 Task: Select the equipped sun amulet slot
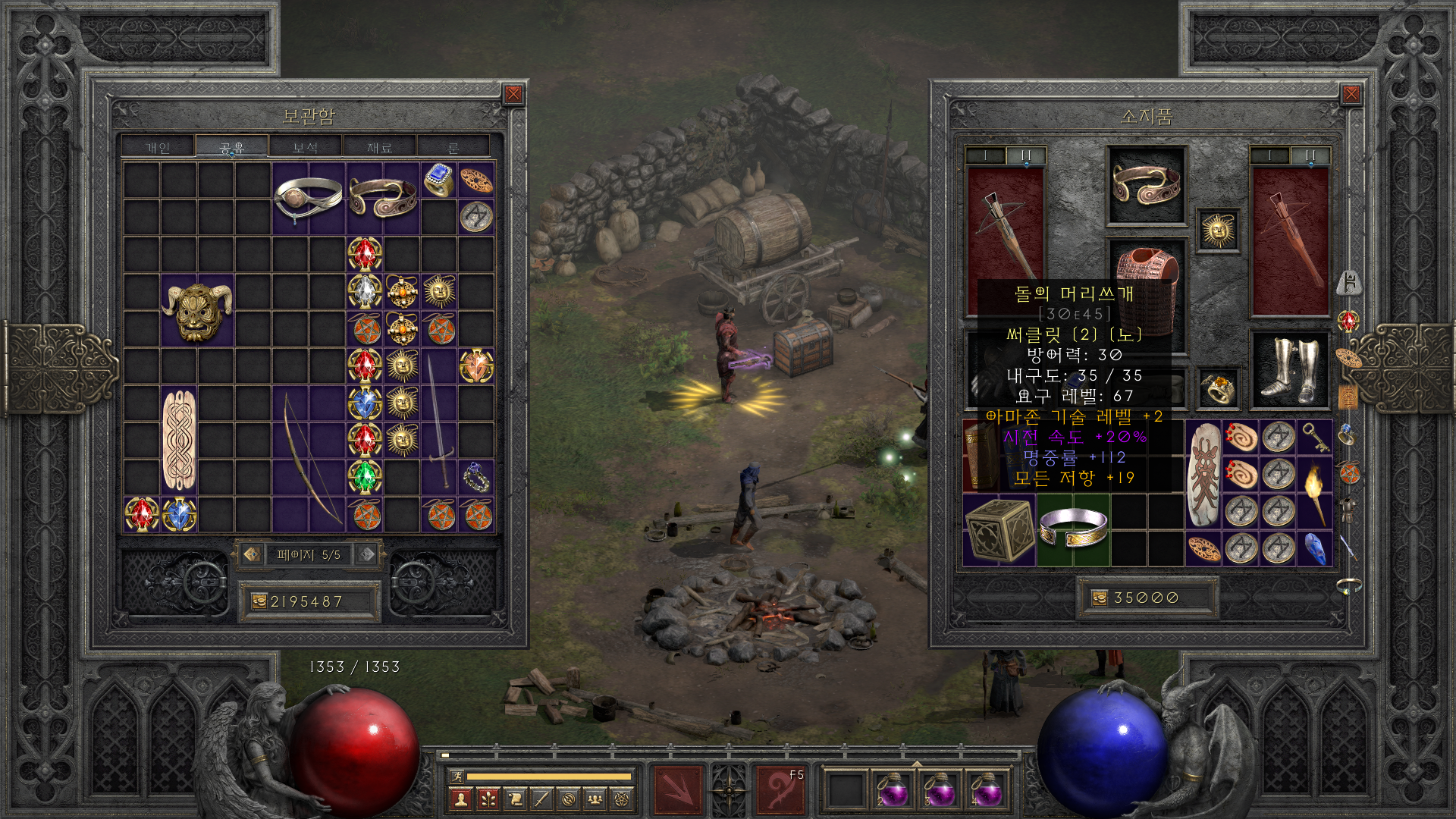pyautogui.click(x=1218, y=230)
